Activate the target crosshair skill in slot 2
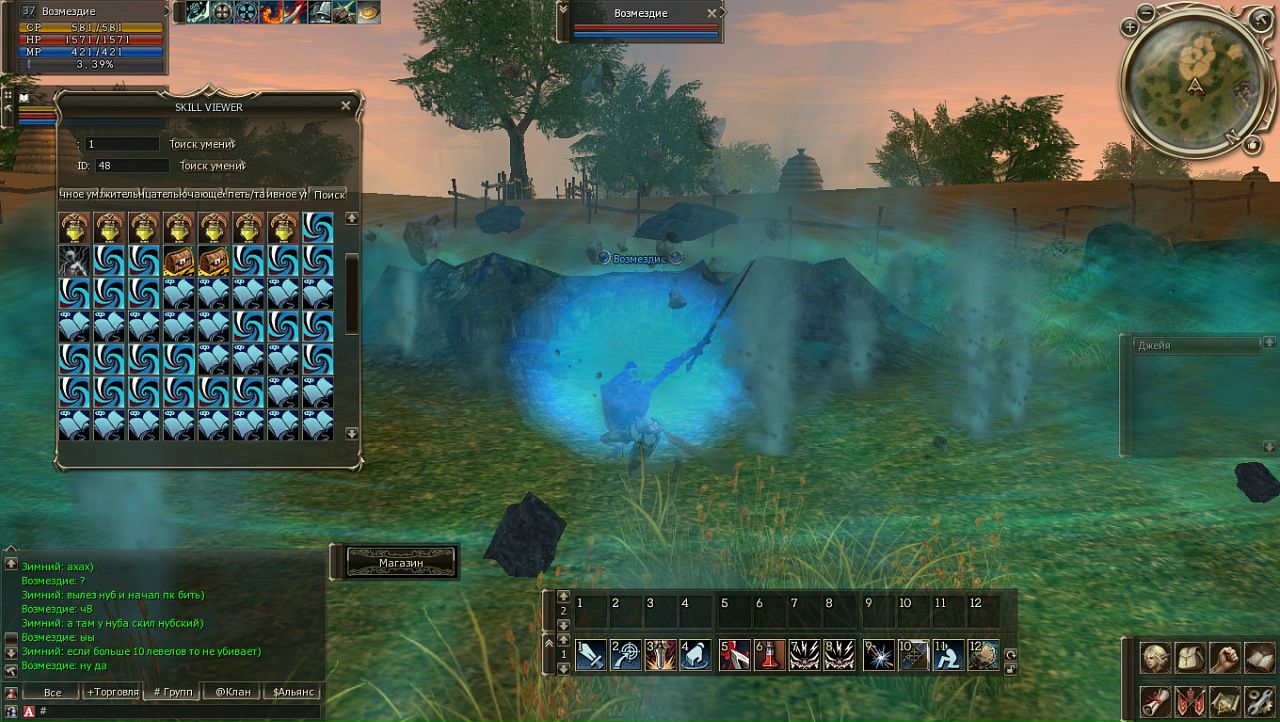The width and height of the screenshot is (1280, 722). 625,655
